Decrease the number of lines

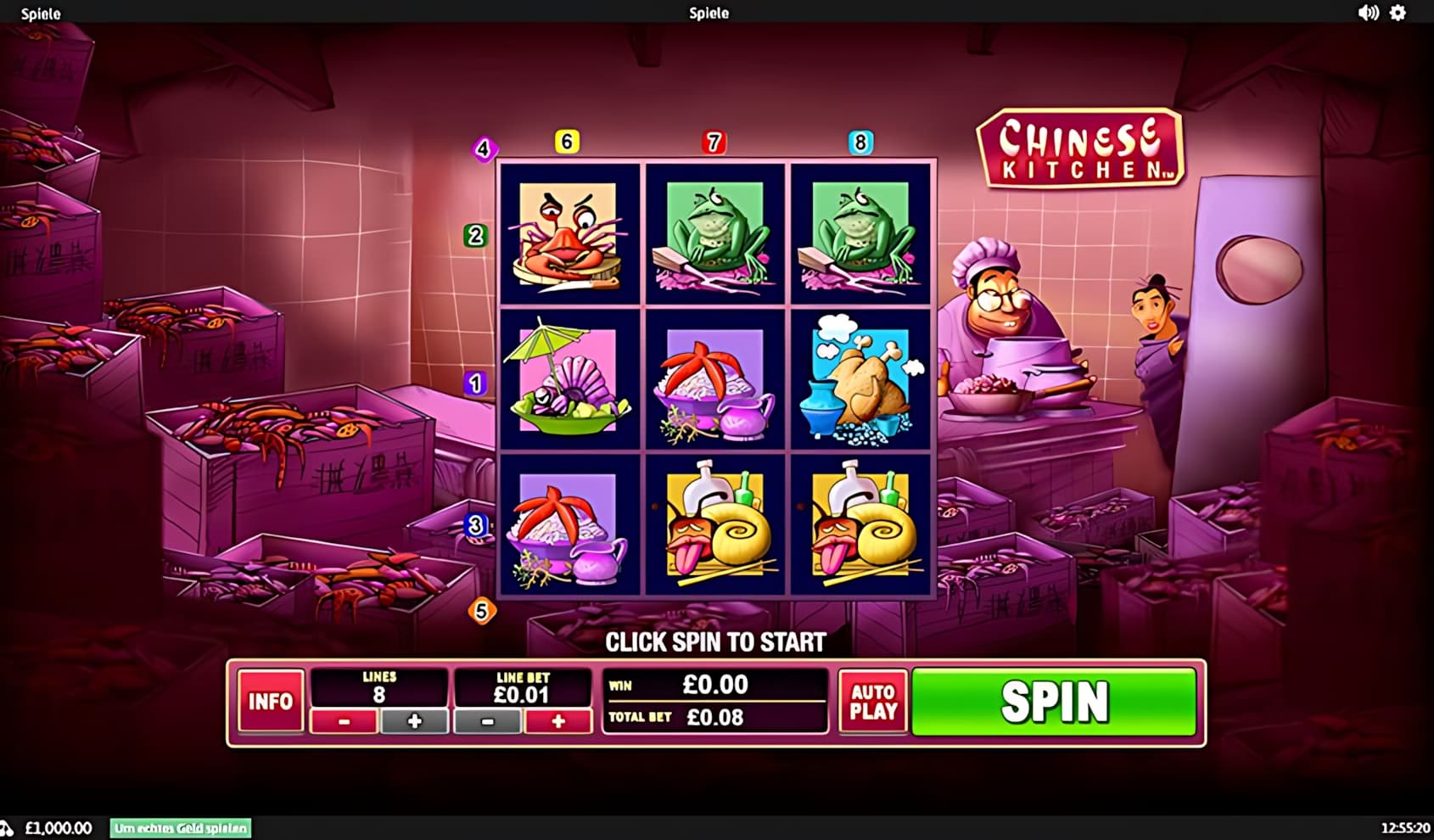(x=344, y=721)
